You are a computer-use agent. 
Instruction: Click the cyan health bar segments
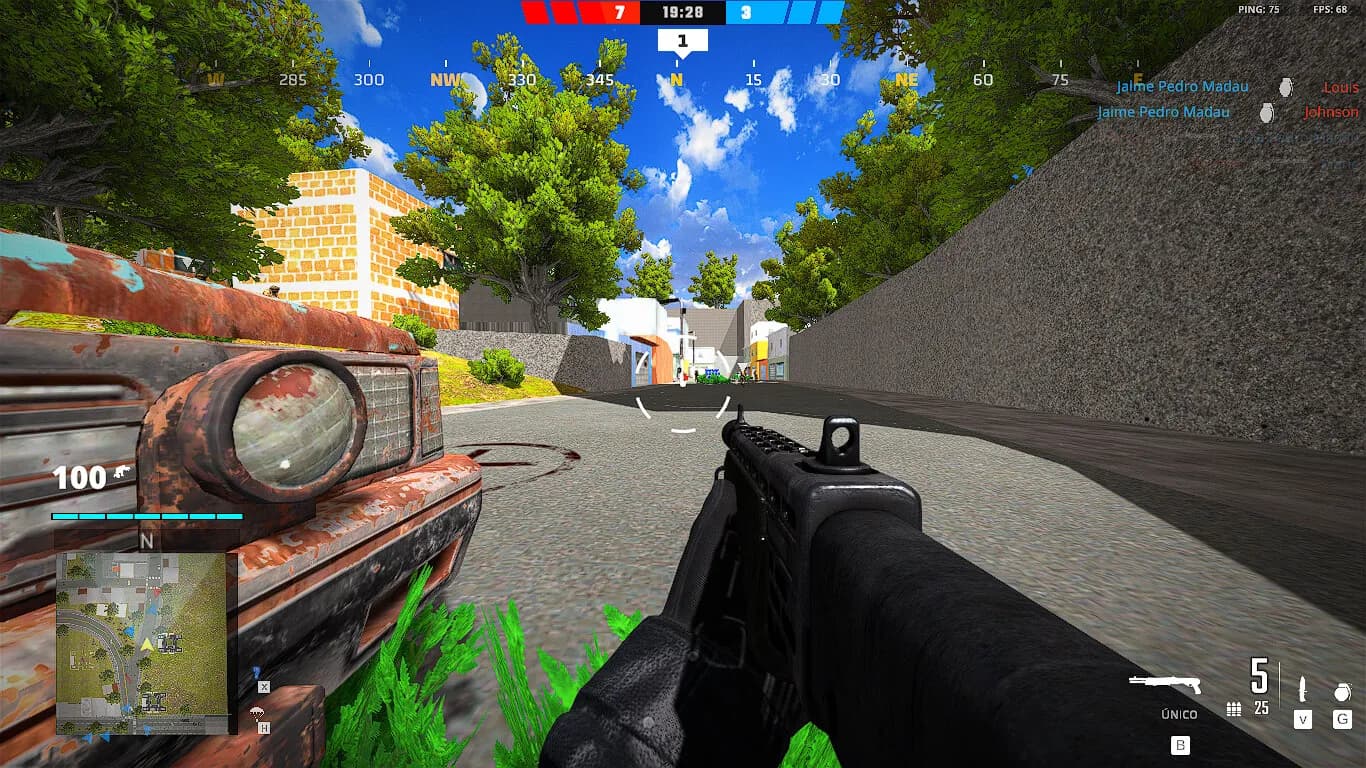click(145, 518)
